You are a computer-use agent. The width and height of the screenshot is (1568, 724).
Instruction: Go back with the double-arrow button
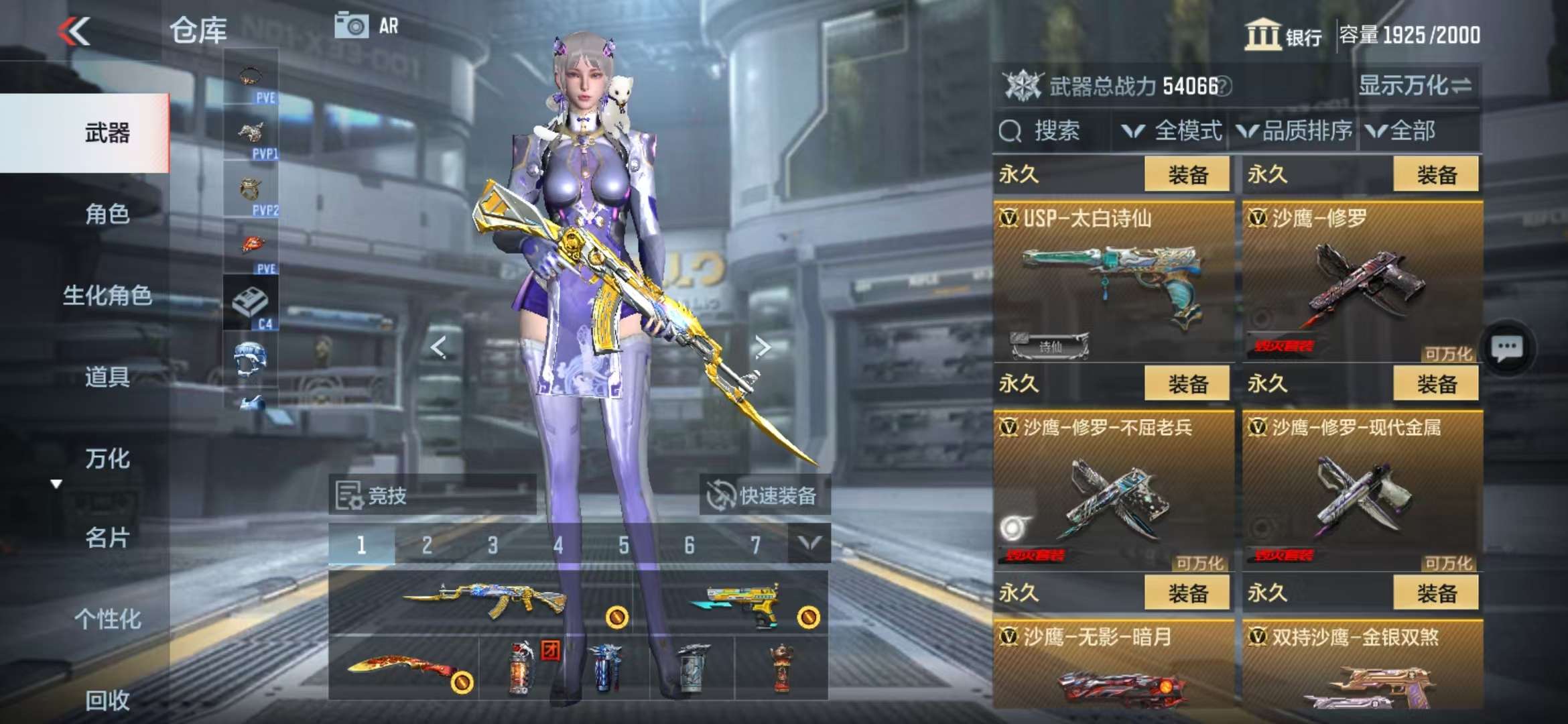pos(74,32)
